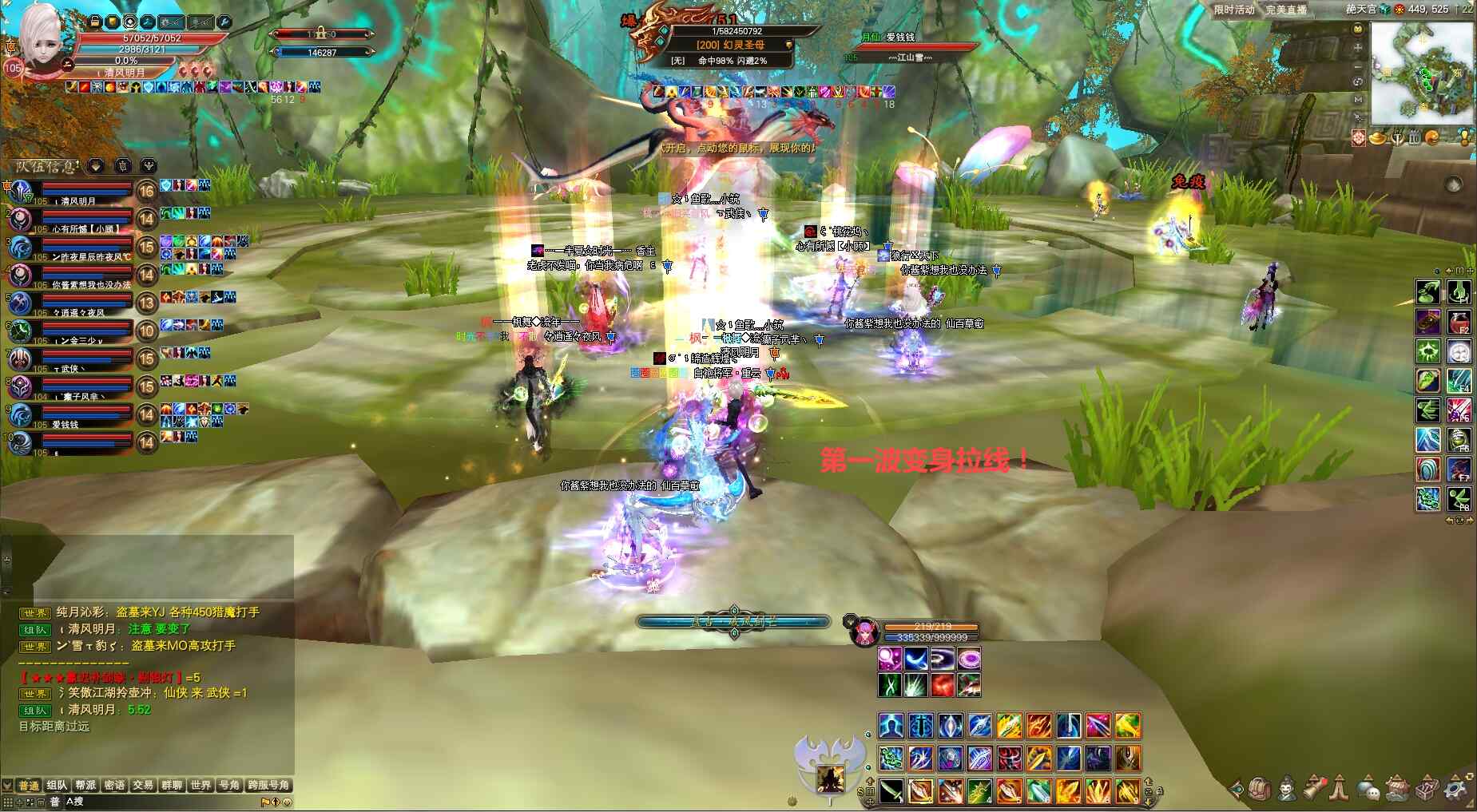Open the shop stall icon
The height and width of the screenshot is (812, 1477).
click(x=1398, y=789)
